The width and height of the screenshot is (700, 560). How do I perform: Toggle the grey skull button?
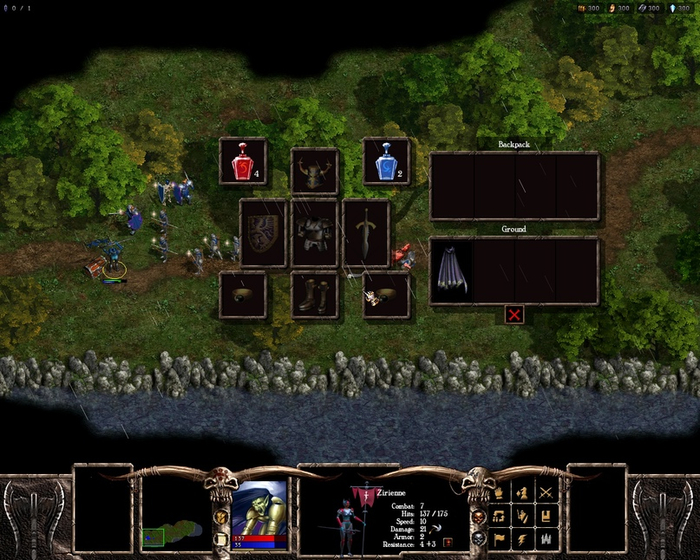point(477,539)
